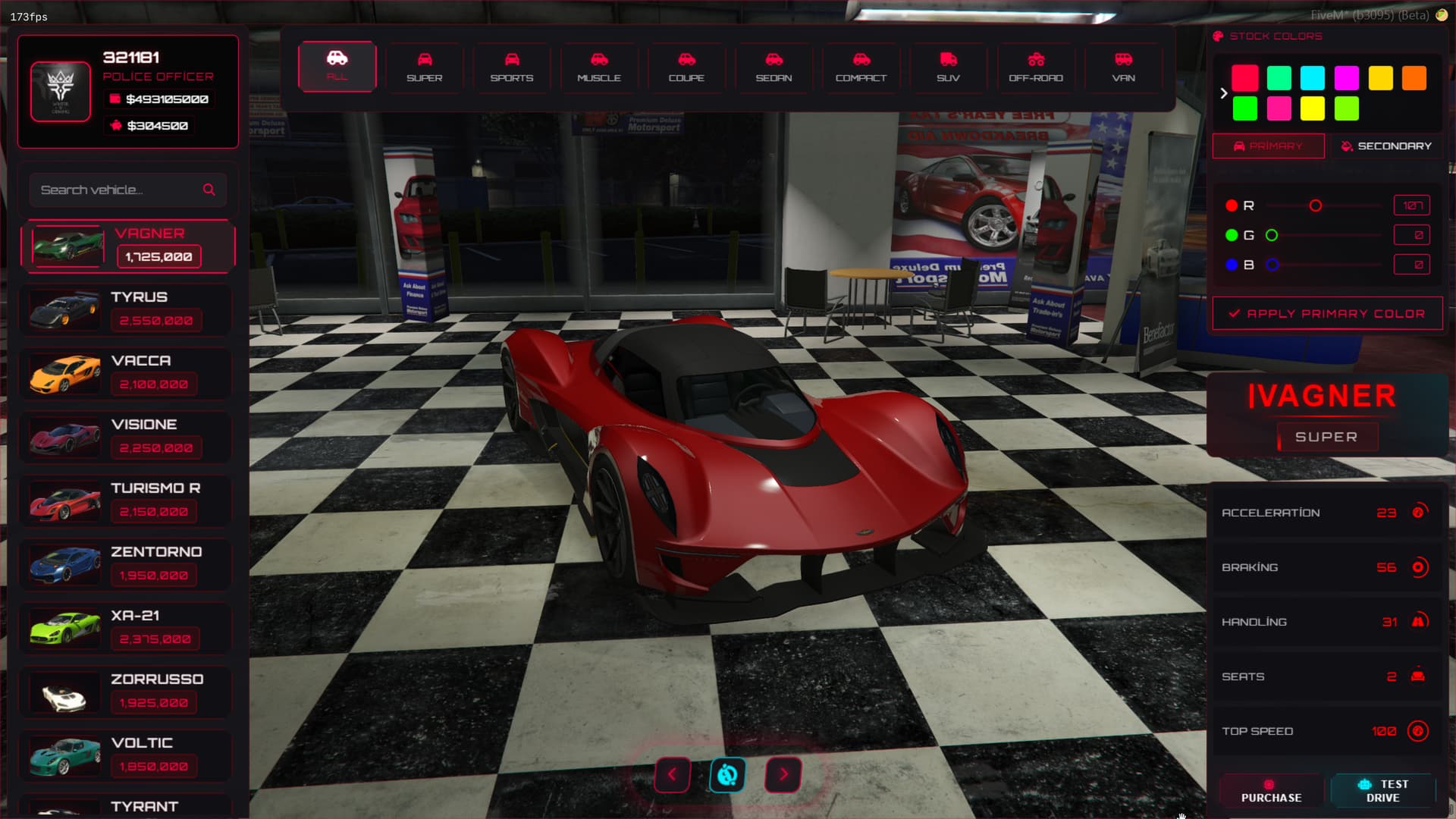This screenshot has height=819, width=1456.
Task: Switch to the Secondary color tab
Action: pos(1385,146)
